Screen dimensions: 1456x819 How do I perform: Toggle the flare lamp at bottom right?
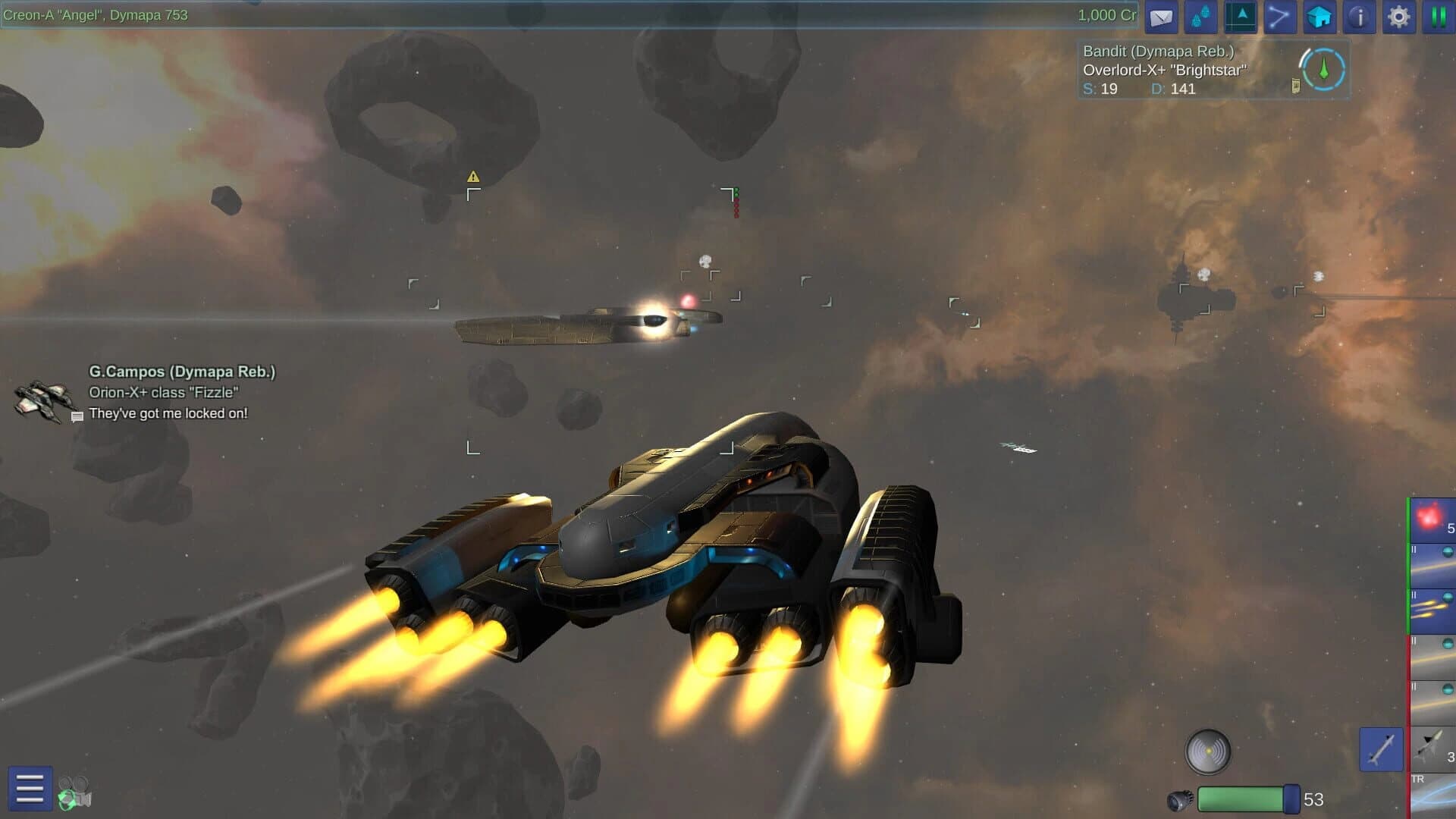point(1208,751)
